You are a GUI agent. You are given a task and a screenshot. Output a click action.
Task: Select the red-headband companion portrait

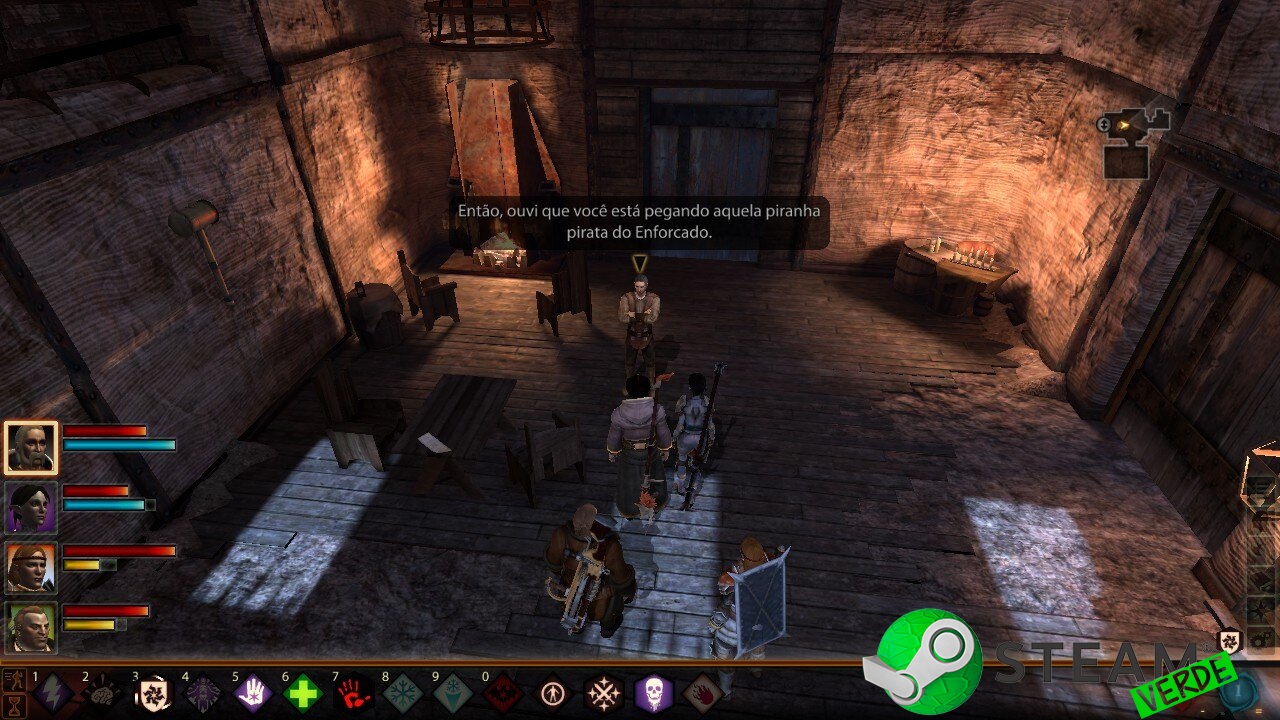(x=31, y=567)
